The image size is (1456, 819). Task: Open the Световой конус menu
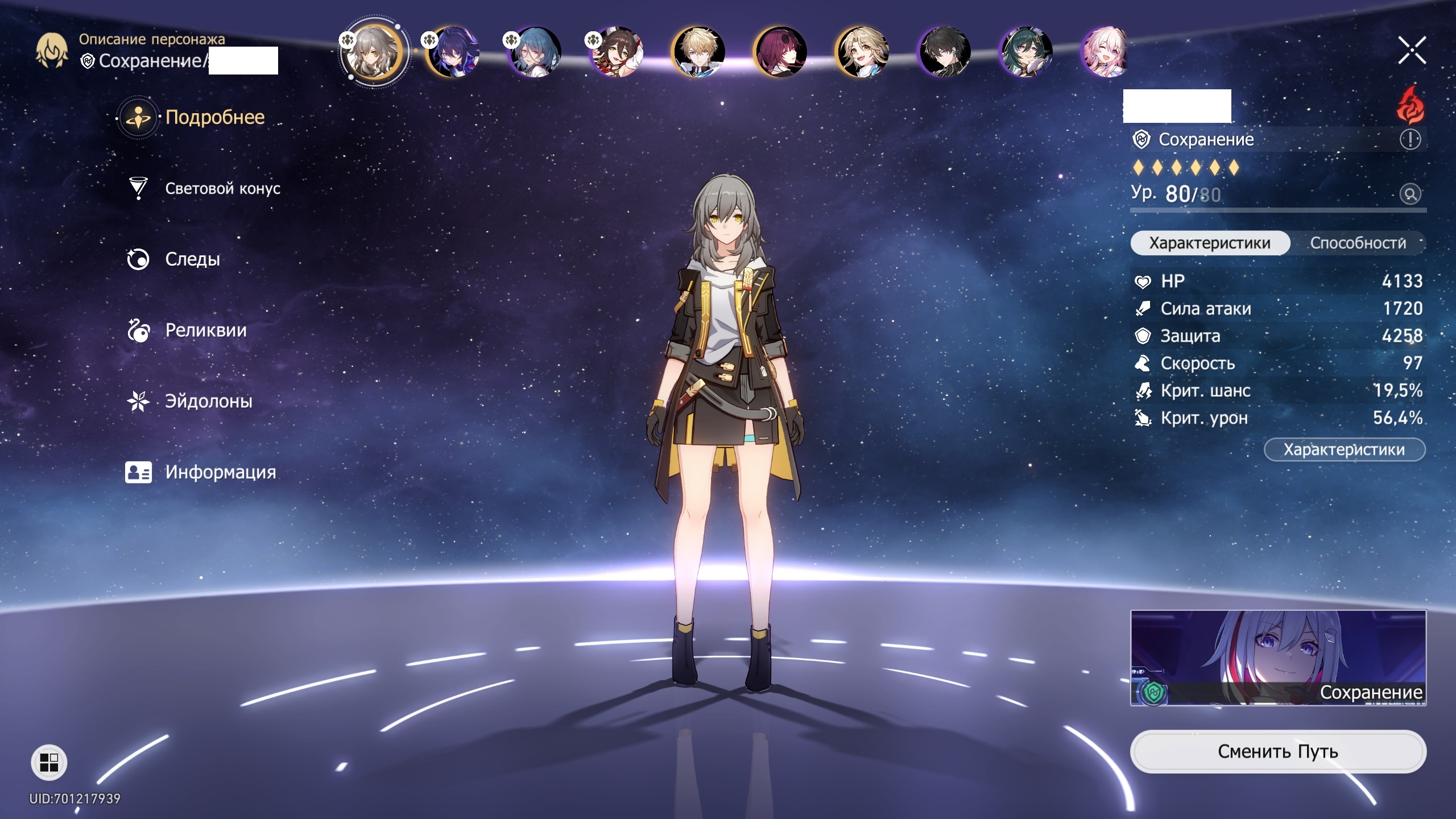[222, 189]
